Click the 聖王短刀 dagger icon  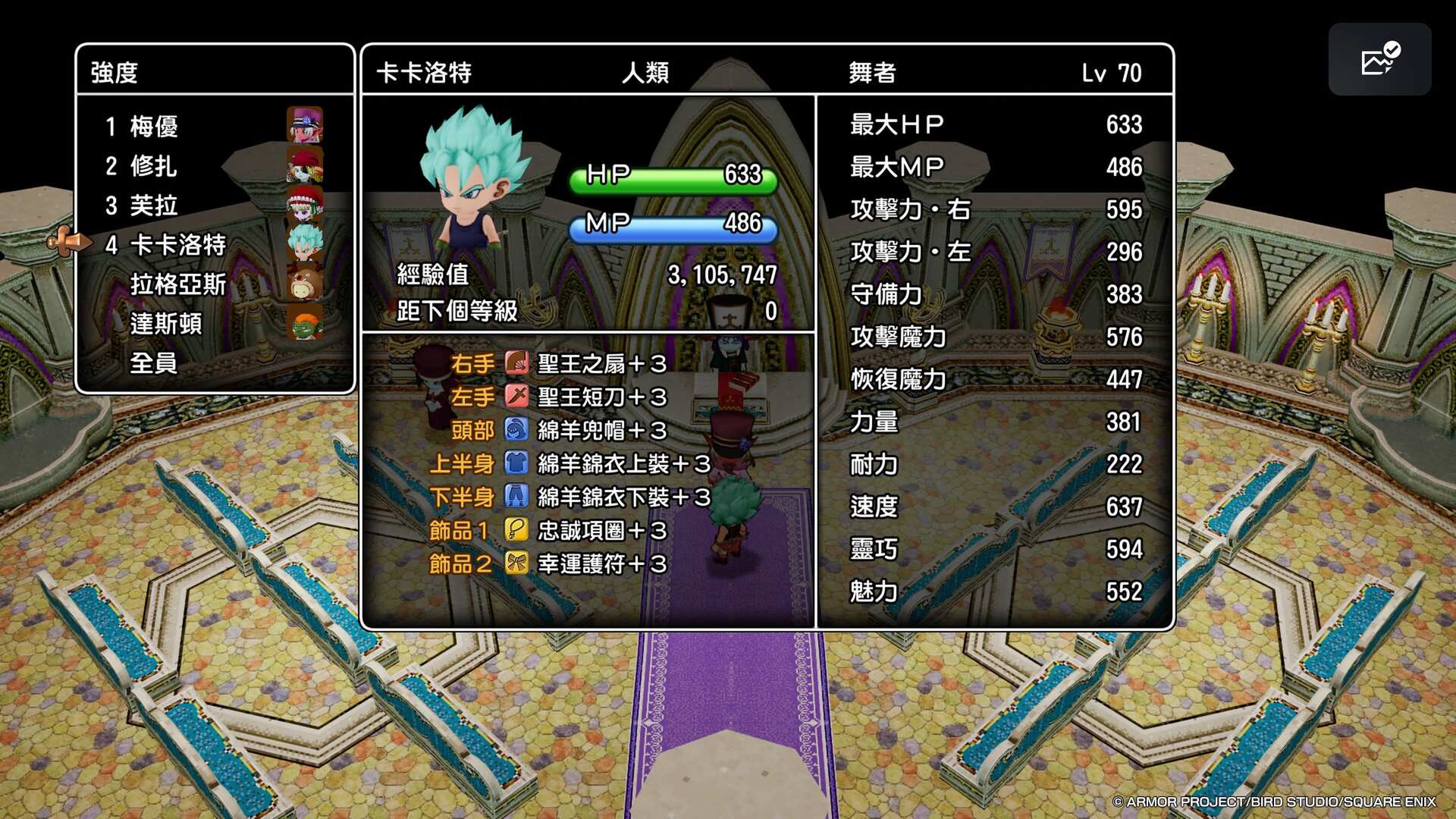coord(516,398)
